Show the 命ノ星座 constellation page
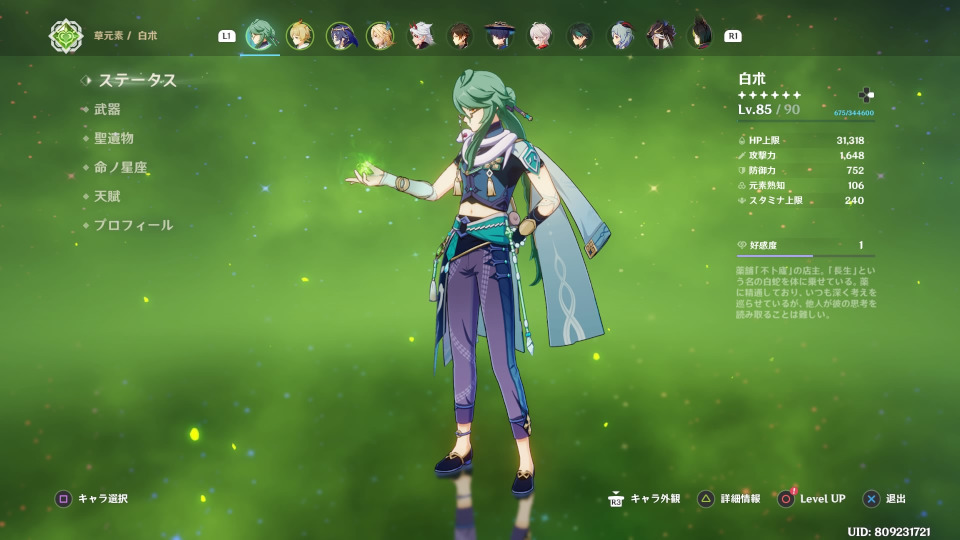Screen dimensions: 960x540 click(120, 168)
